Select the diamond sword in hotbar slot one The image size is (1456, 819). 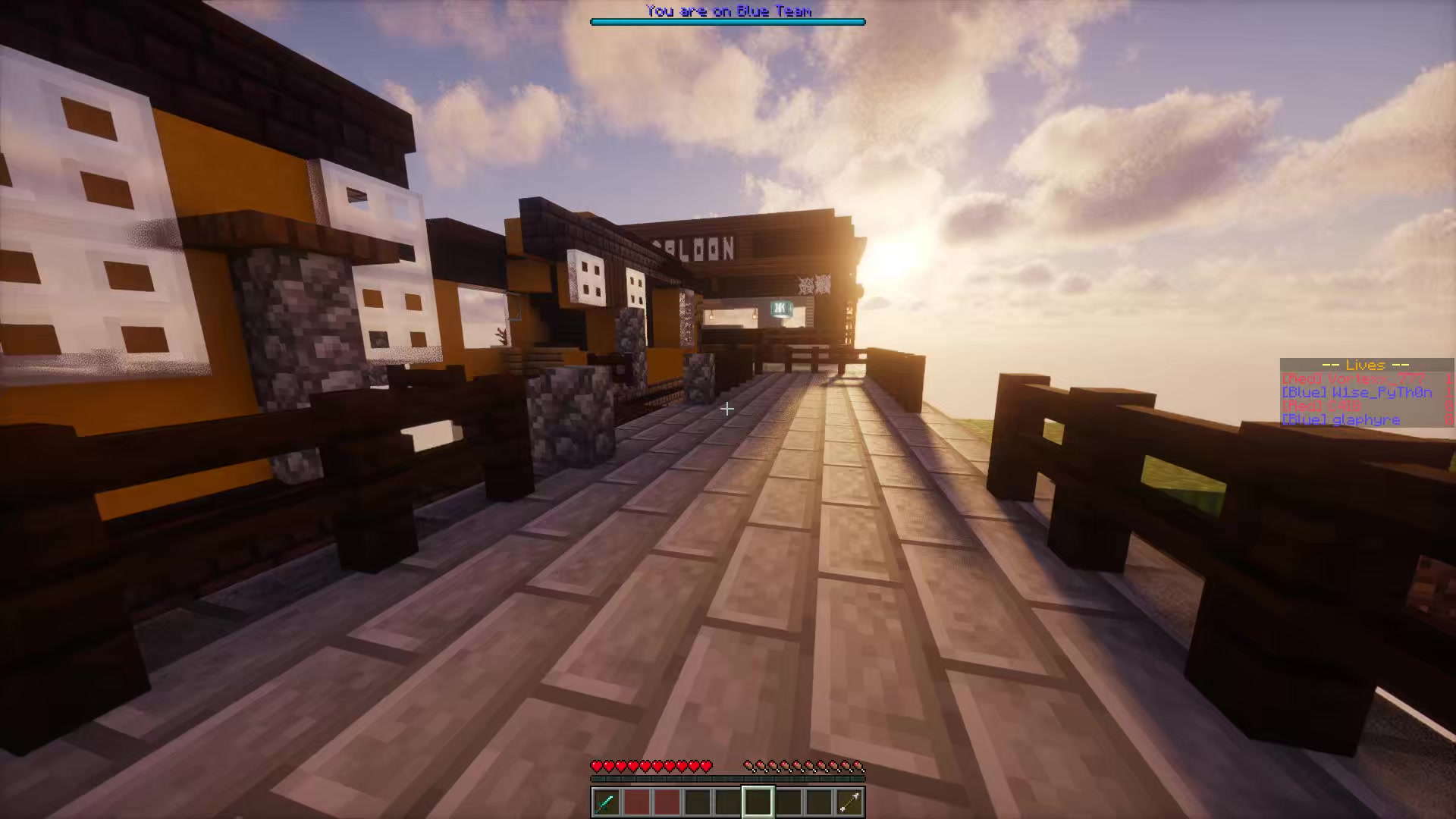click(x=607, y=802)
